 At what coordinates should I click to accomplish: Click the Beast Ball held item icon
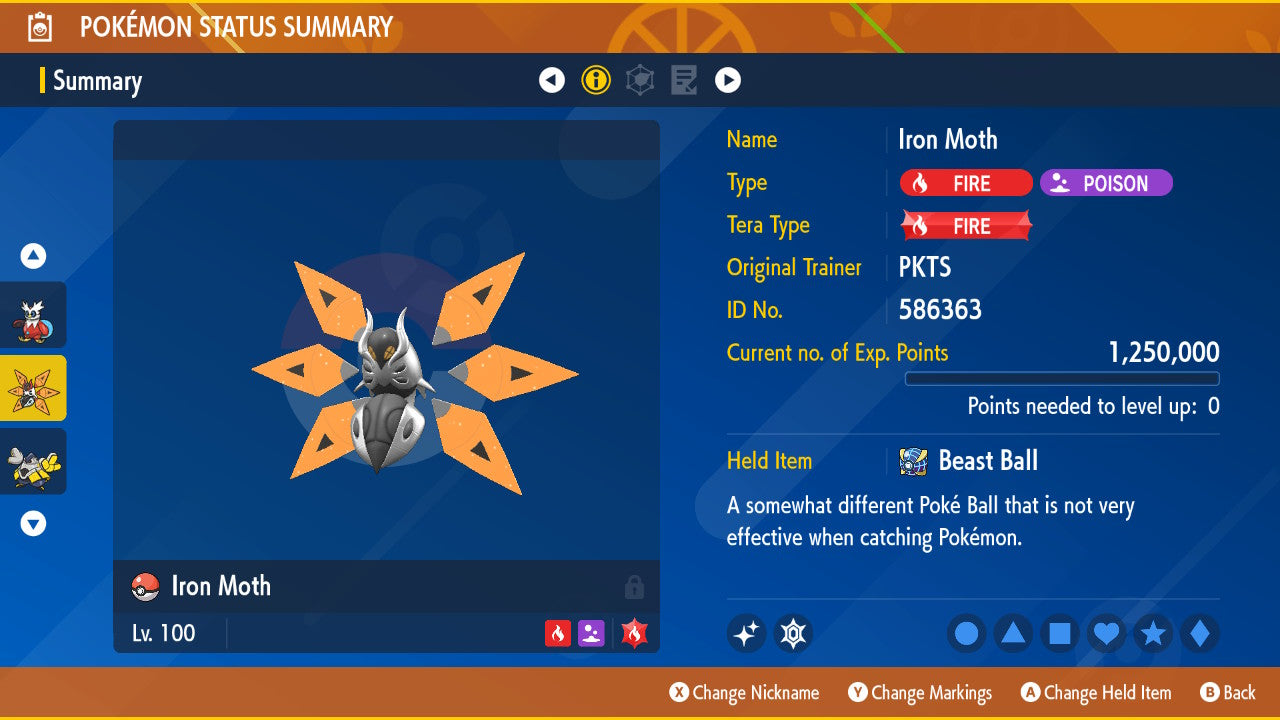(x=914, y=461)
